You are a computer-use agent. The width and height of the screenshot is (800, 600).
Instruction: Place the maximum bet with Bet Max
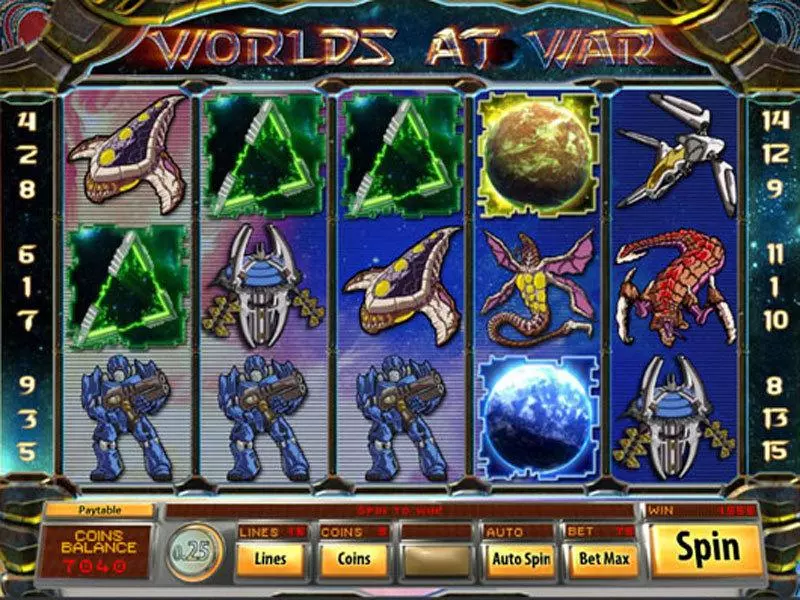(603, 558)
